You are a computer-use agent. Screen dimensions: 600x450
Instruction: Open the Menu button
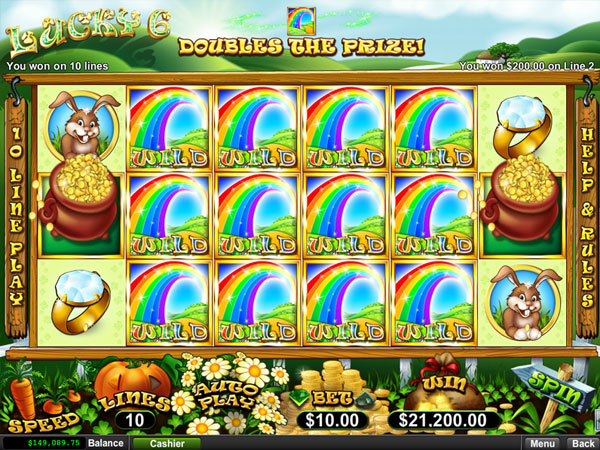click(x=543, y=442)
